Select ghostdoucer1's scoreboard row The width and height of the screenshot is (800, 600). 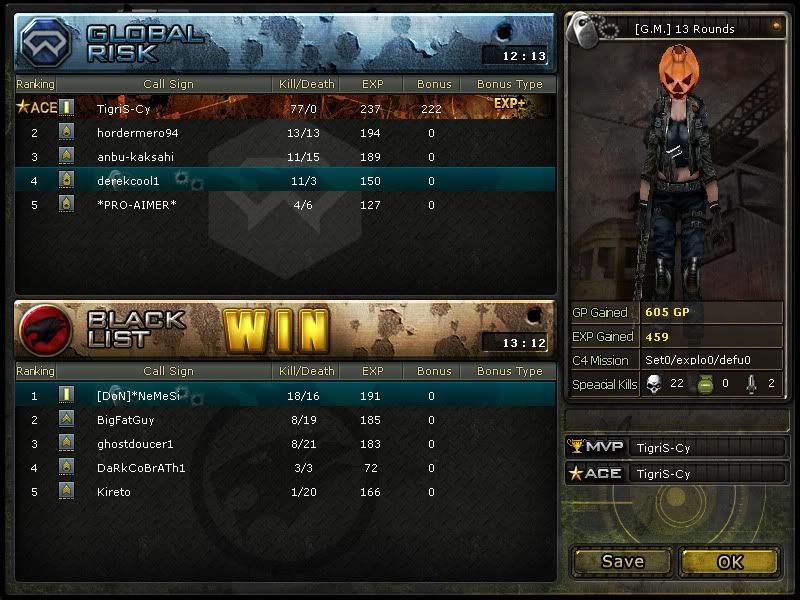(285, 444)
